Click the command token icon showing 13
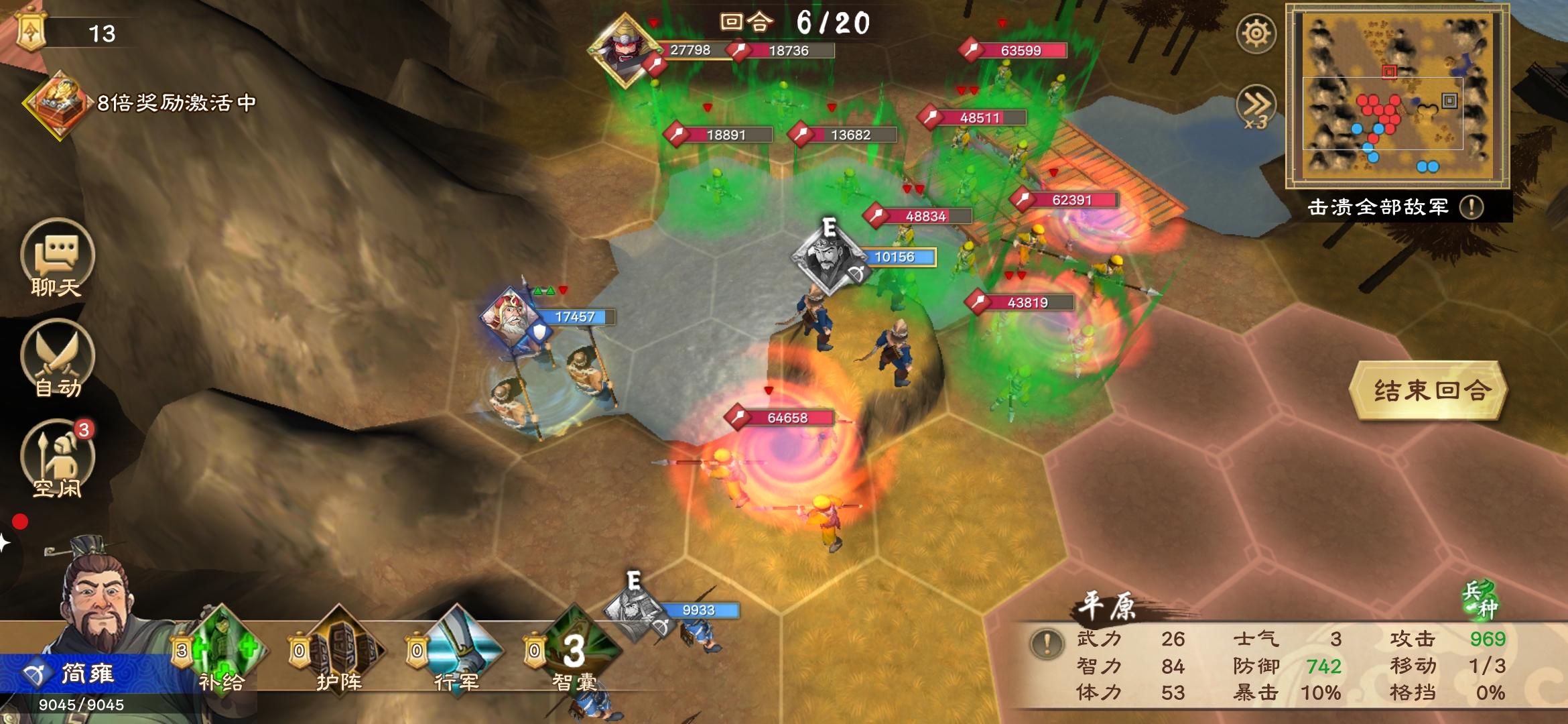1568x724 pixels. pyautogui.click(x=31, y=31)
